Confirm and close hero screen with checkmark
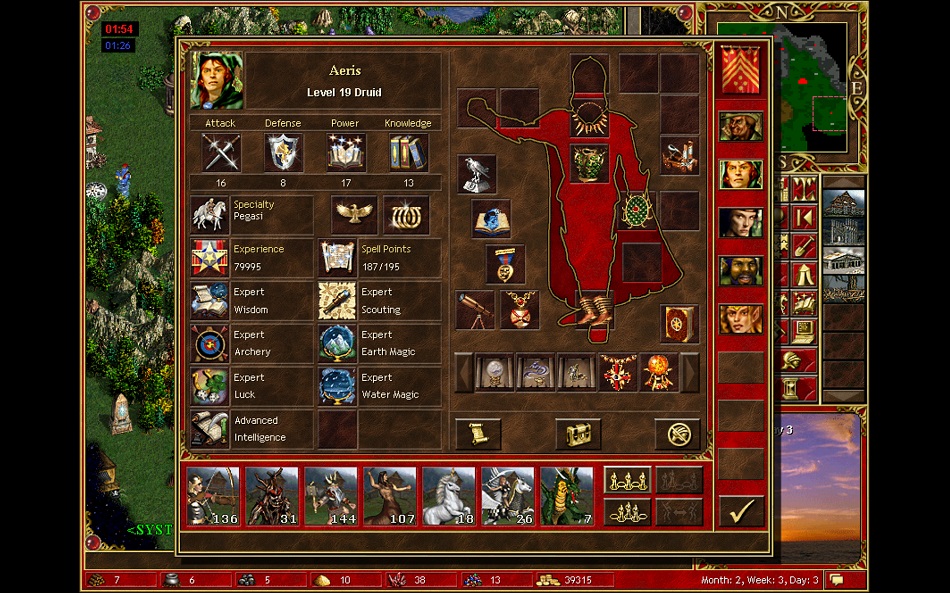The image size is (950, 593). click(x=741, y=513)
